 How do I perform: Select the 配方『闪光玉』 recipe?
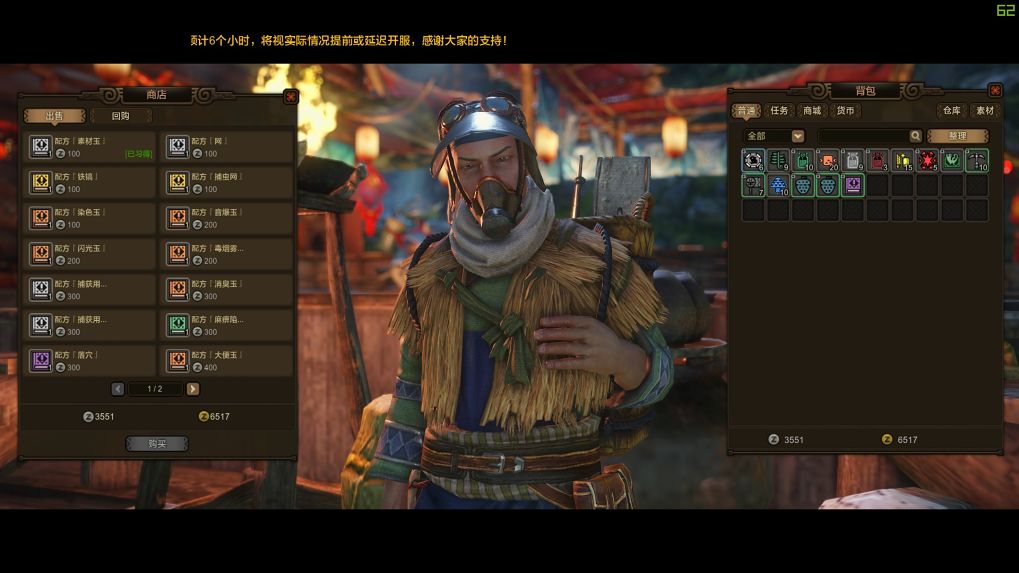click(91, 254)
